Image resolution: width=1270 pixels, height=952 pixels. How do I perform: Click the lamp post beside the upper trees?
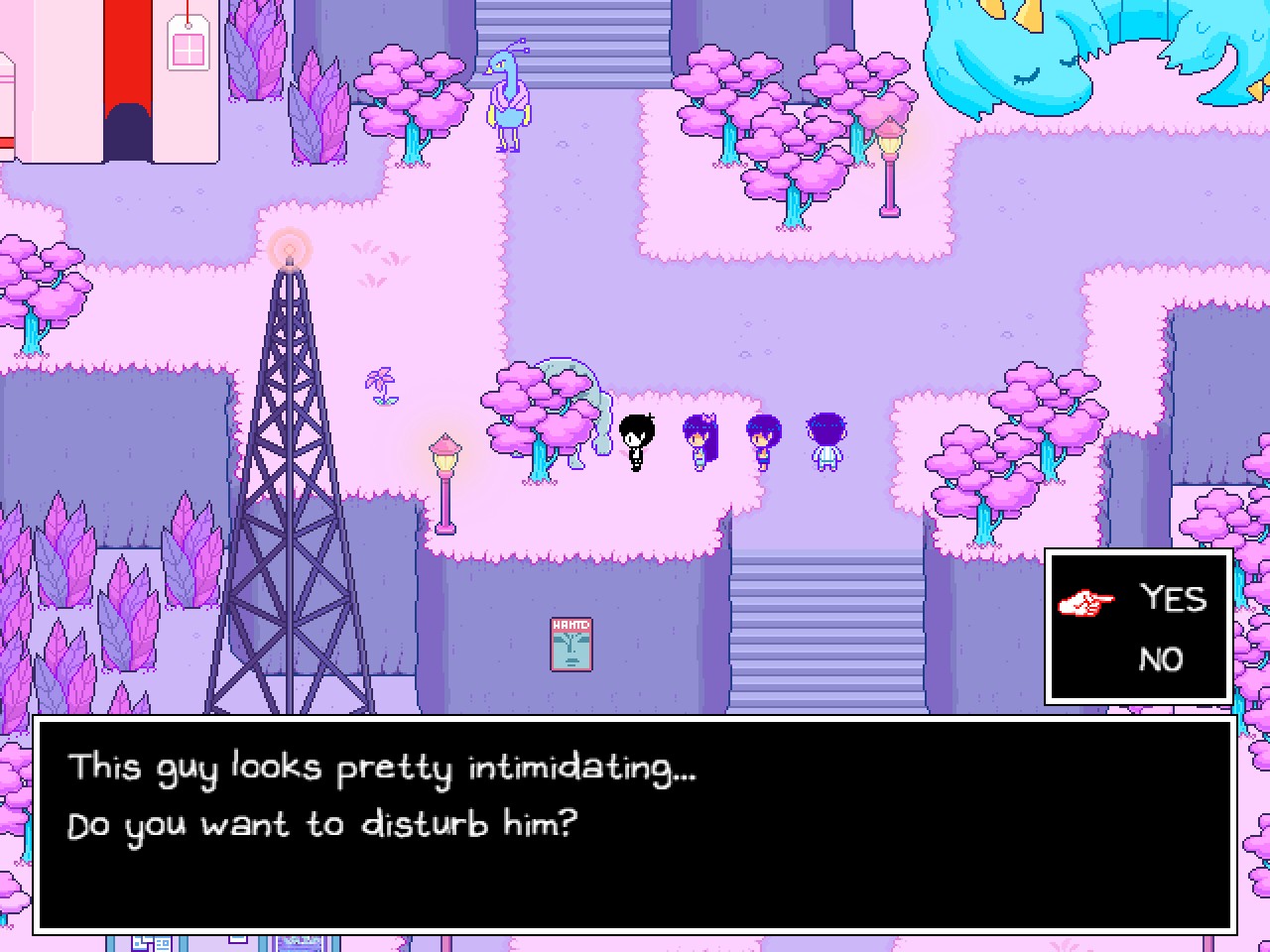[x=888, y=164]
